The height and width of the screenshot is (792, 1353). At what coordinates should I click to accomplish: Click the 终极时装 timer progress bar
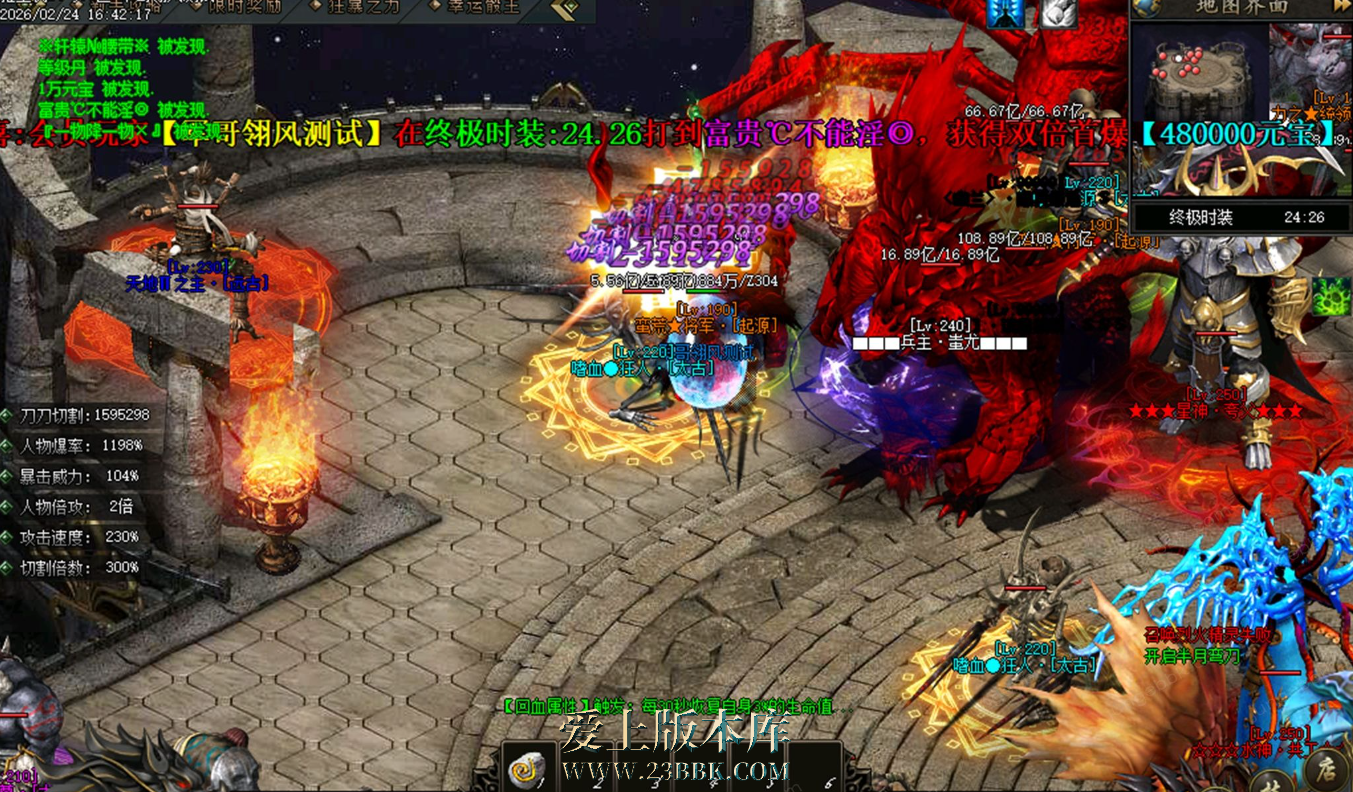tap(1240, 216)
